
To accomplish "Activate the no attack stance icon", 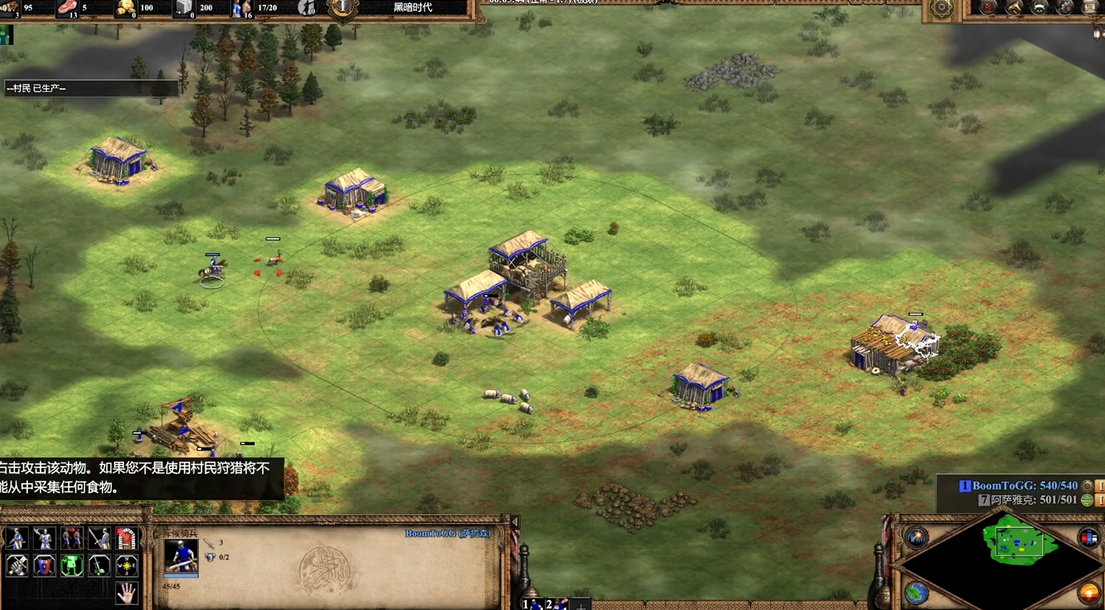I will (99, 538).
